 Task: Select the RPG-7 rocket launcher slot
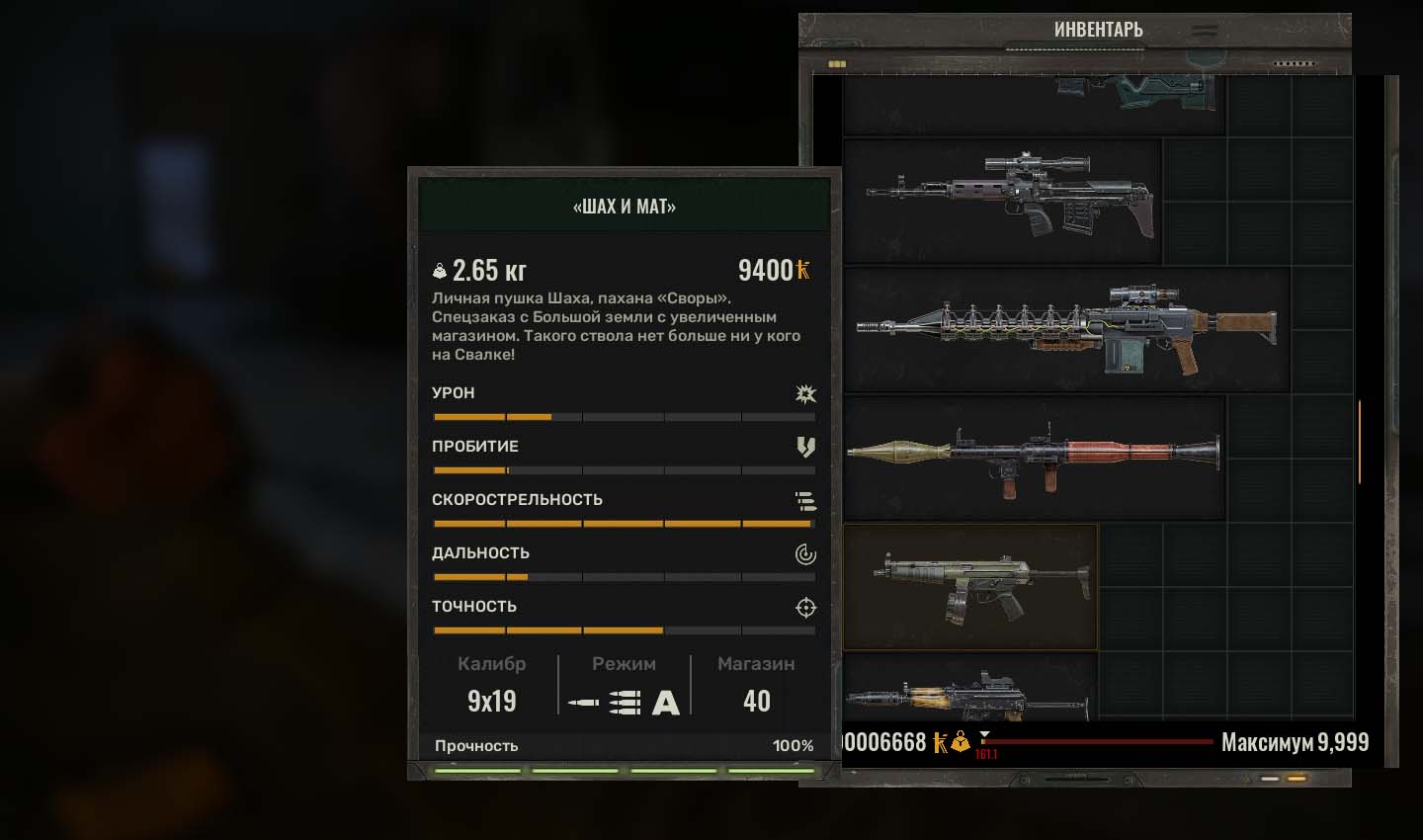point(1034,458)
